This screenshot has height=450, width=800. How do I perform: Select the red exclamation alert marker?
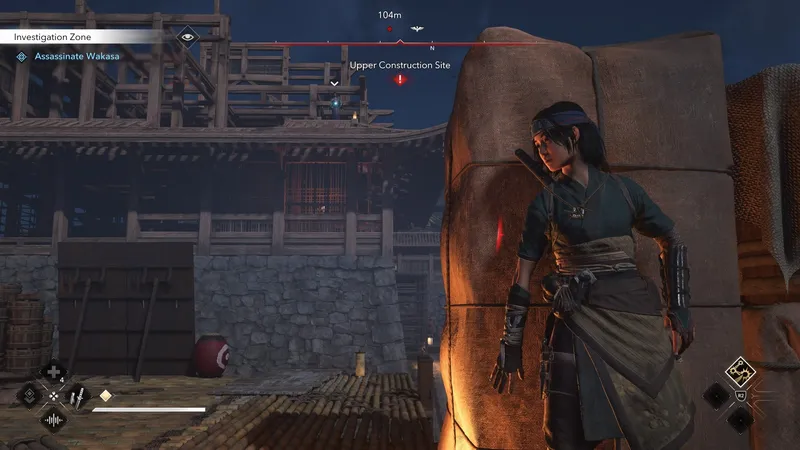pos(400,79)
